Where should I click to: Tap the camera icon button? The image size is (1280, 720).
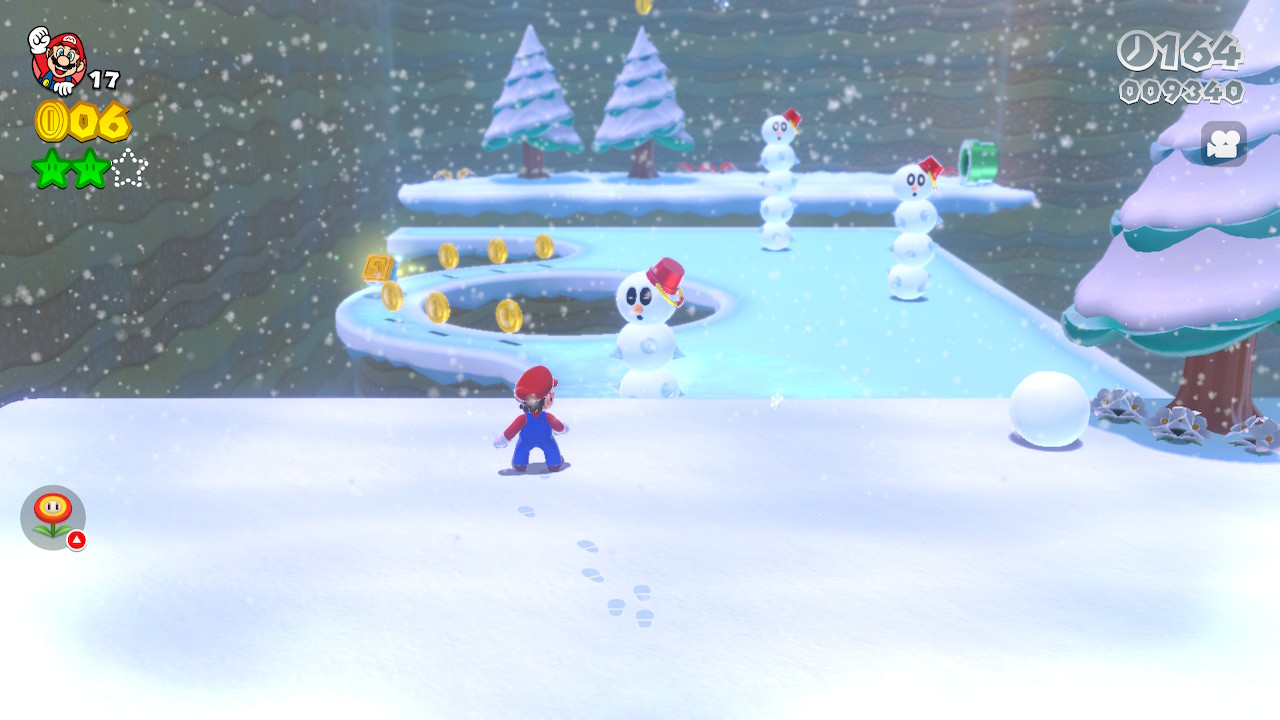tap(1223, 144)
